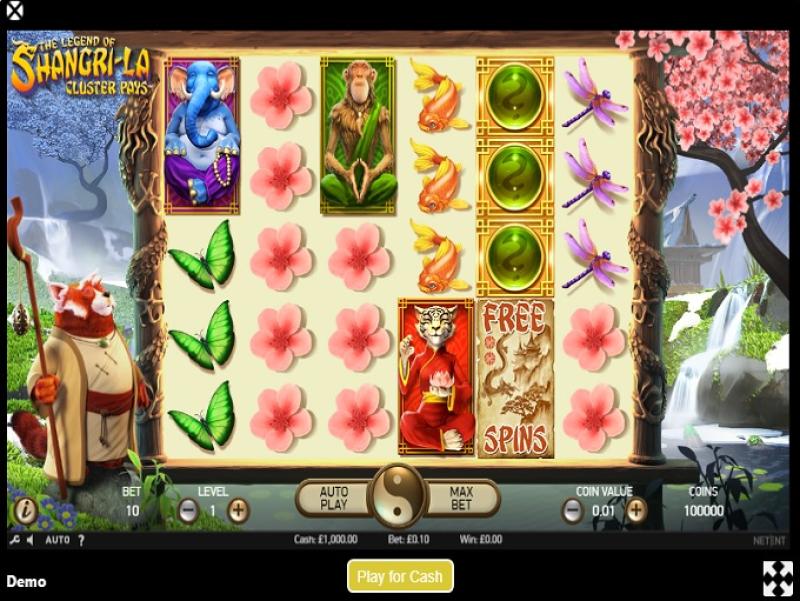Toggle the sound speaker icon
The width and height of the screenshot is (800, 601).
pyautogui.click(x=30, y=540)
